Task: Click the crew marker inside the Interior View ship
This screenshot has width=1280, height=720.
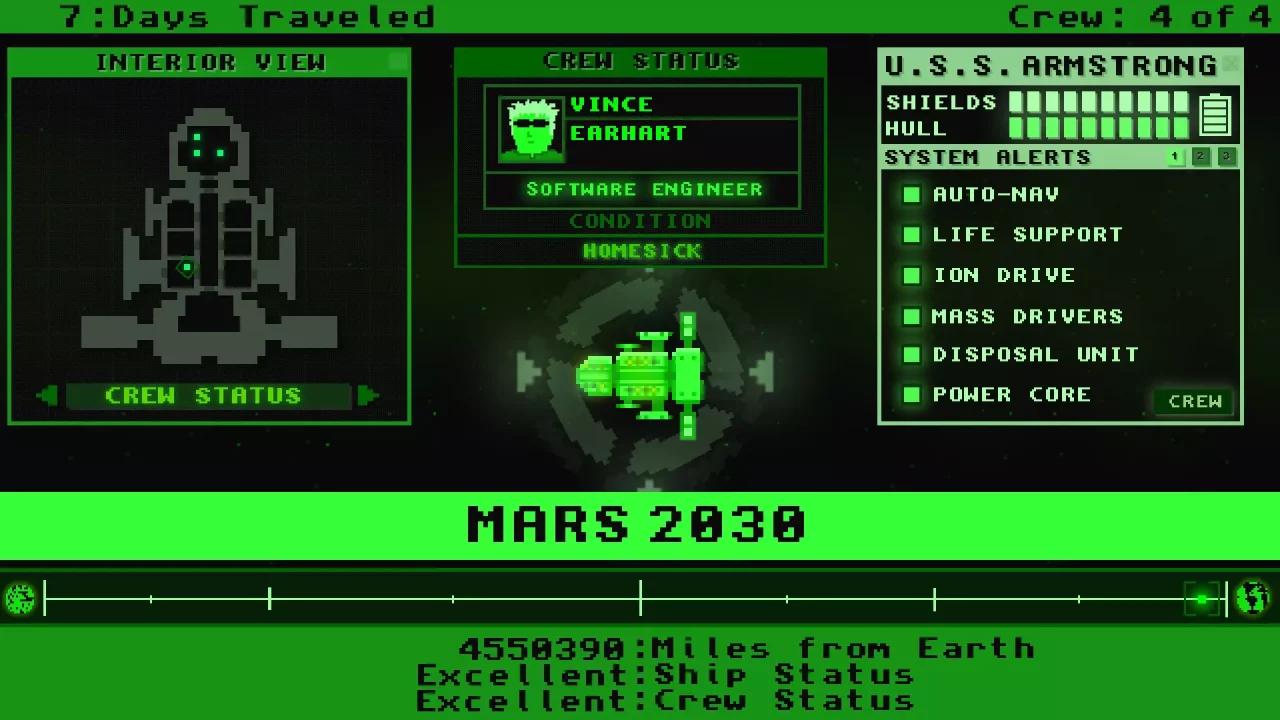Action: (185, 268)
